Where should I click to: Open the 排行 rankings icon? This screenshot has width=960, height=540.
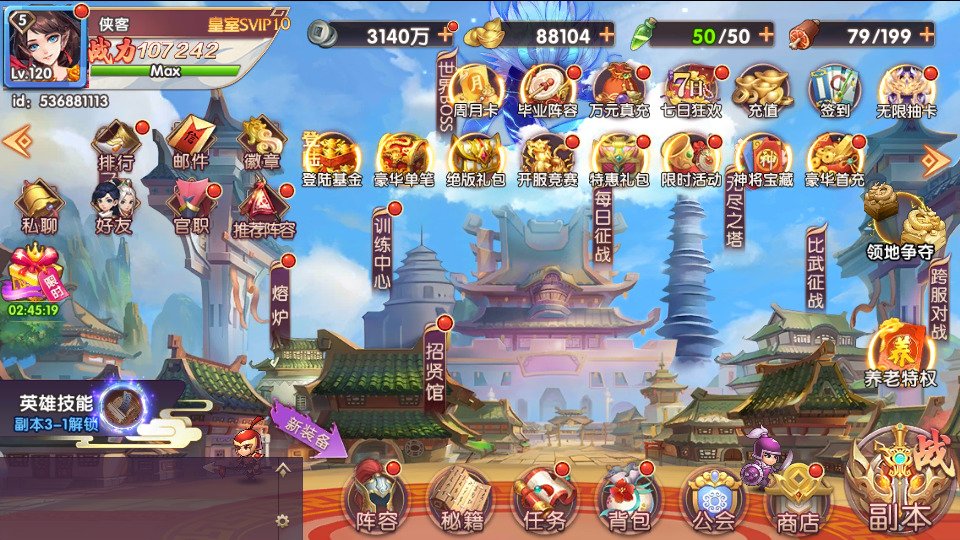click(116, 143)
